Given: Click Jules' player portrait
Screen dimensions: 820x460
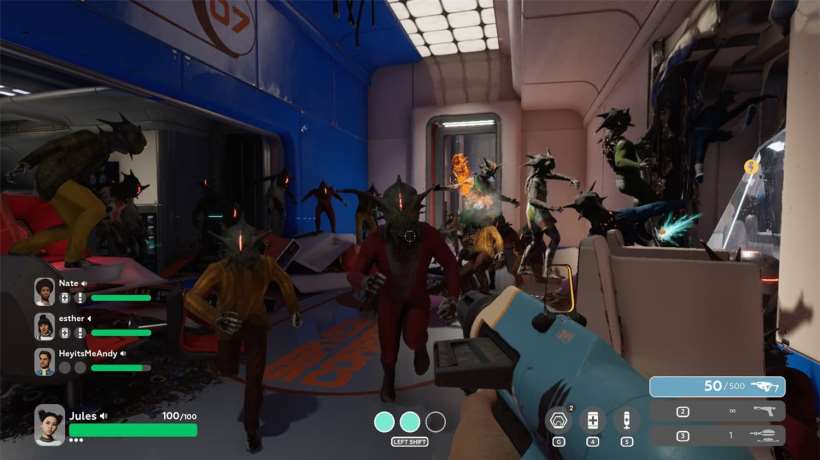Looking at the screenshot, I should (49, 423).
